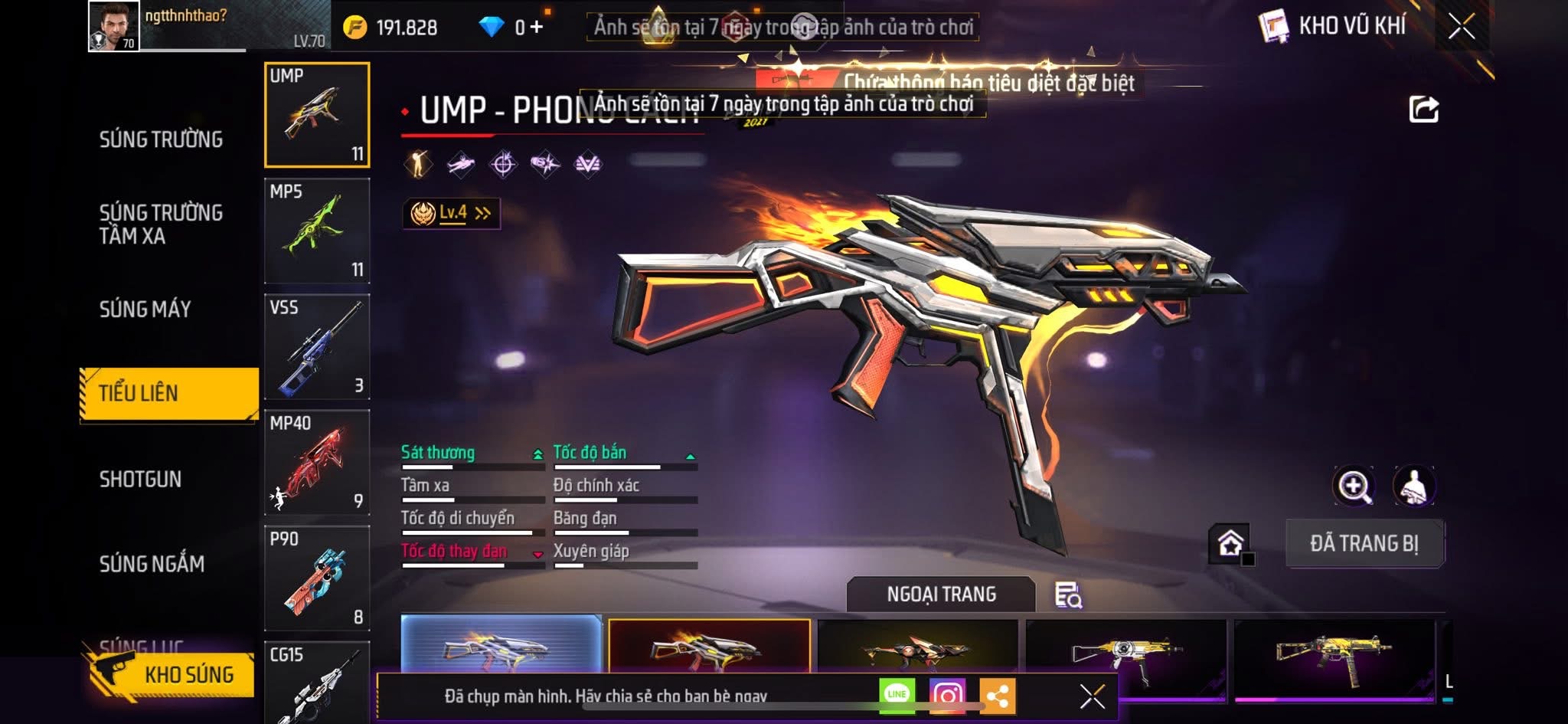Viewport: 1568px width, 724px height.
Task: Close the weapon armory screen
Action: 1461,27
